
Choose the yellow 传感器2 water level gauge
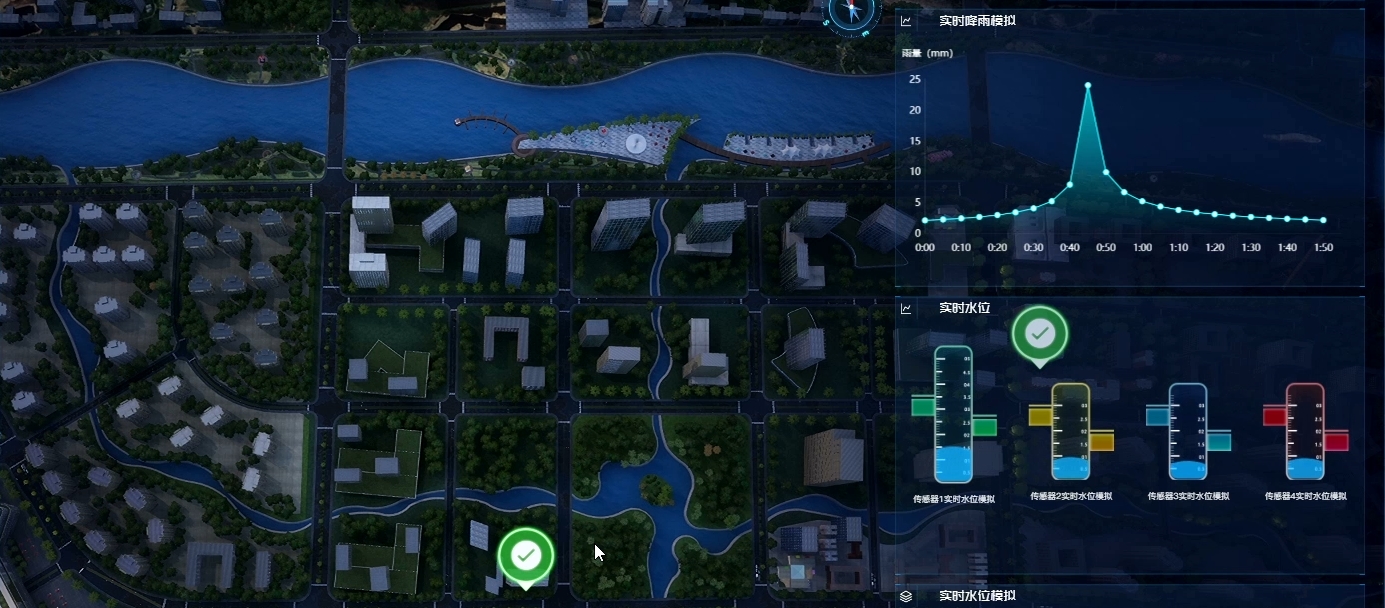pos(1070,432)
